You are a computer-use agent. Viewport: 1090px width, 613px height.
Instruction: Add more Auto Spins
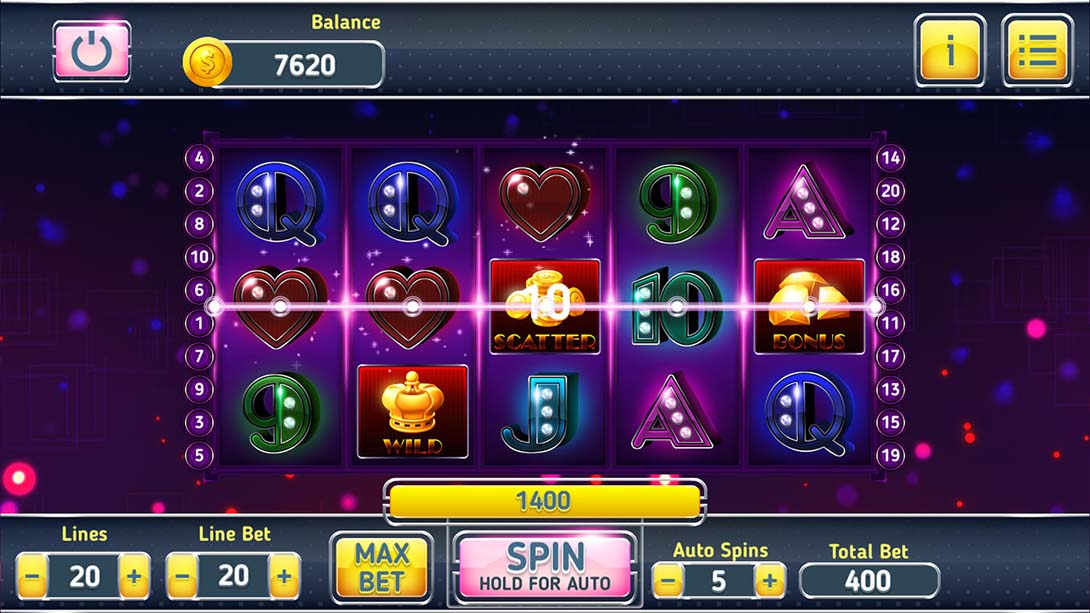769,580
